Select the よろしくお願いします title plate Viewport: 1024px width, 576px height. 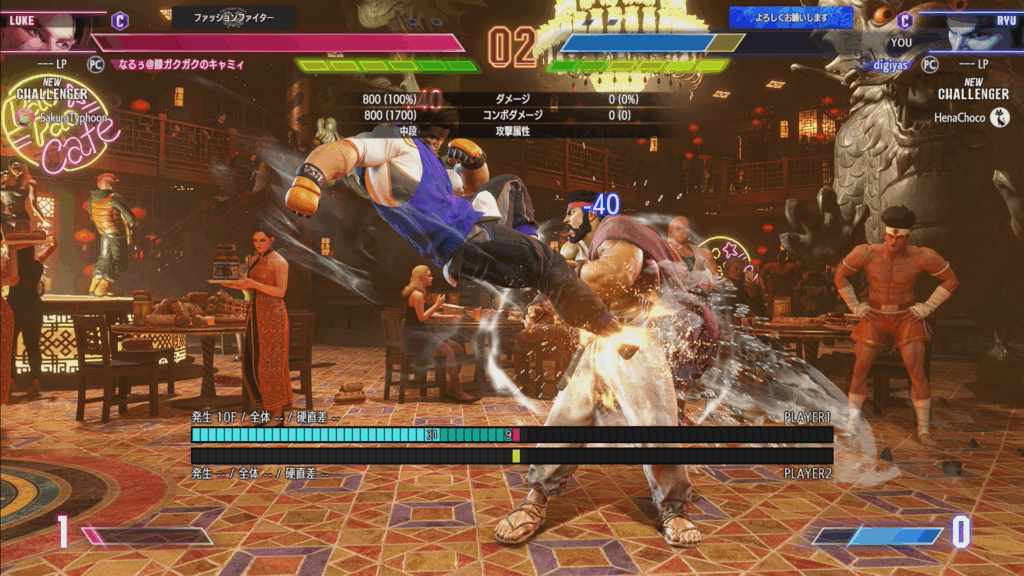click(x=790, y=17)
